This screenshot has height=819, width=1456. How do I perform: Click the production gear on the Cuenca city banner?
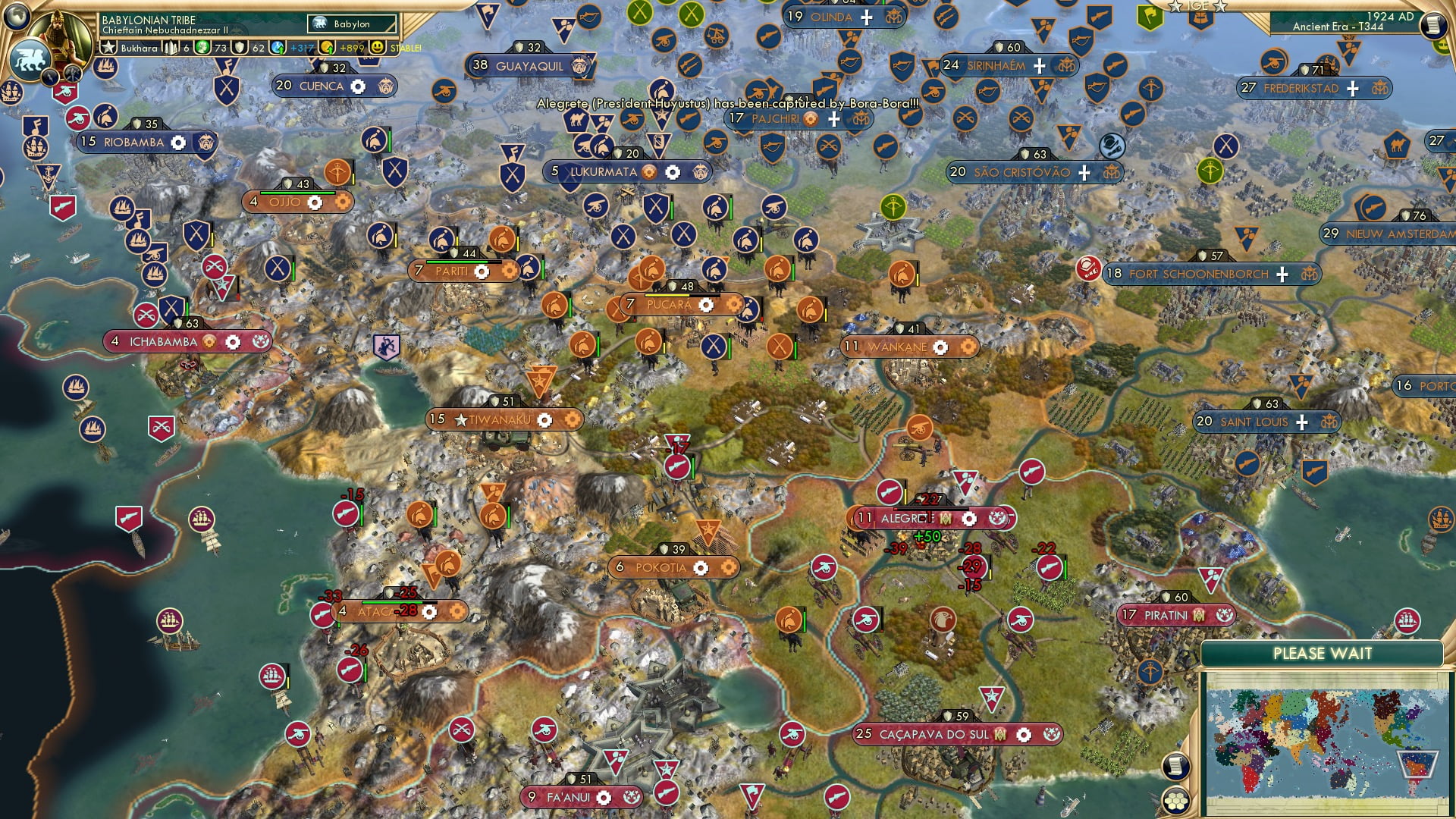(x=357, y=86)
